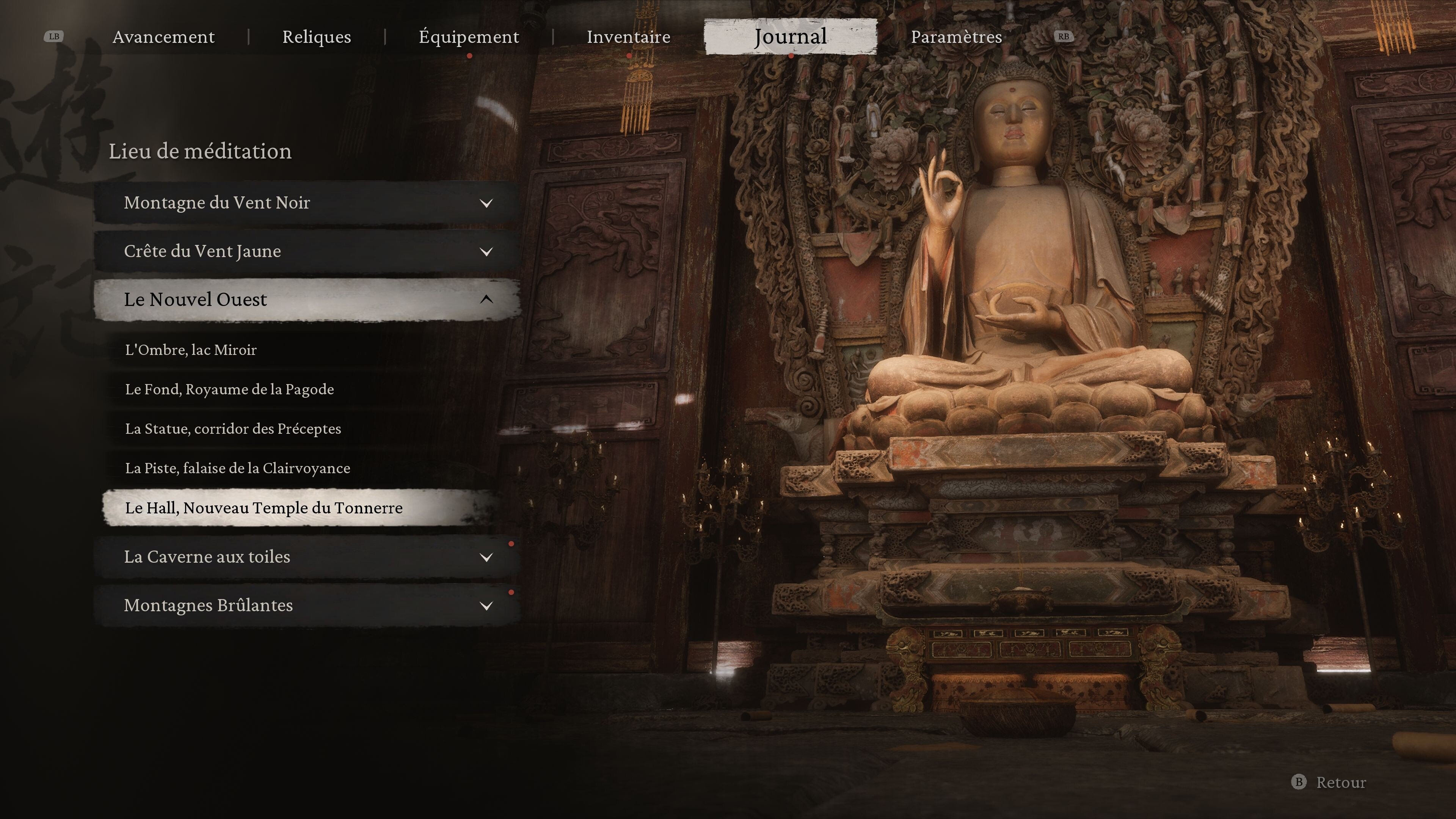Expand La Caverne aux toiles section
This screenshot has height=819, width=1456.
pyautogui.click(x=307, y=557)
